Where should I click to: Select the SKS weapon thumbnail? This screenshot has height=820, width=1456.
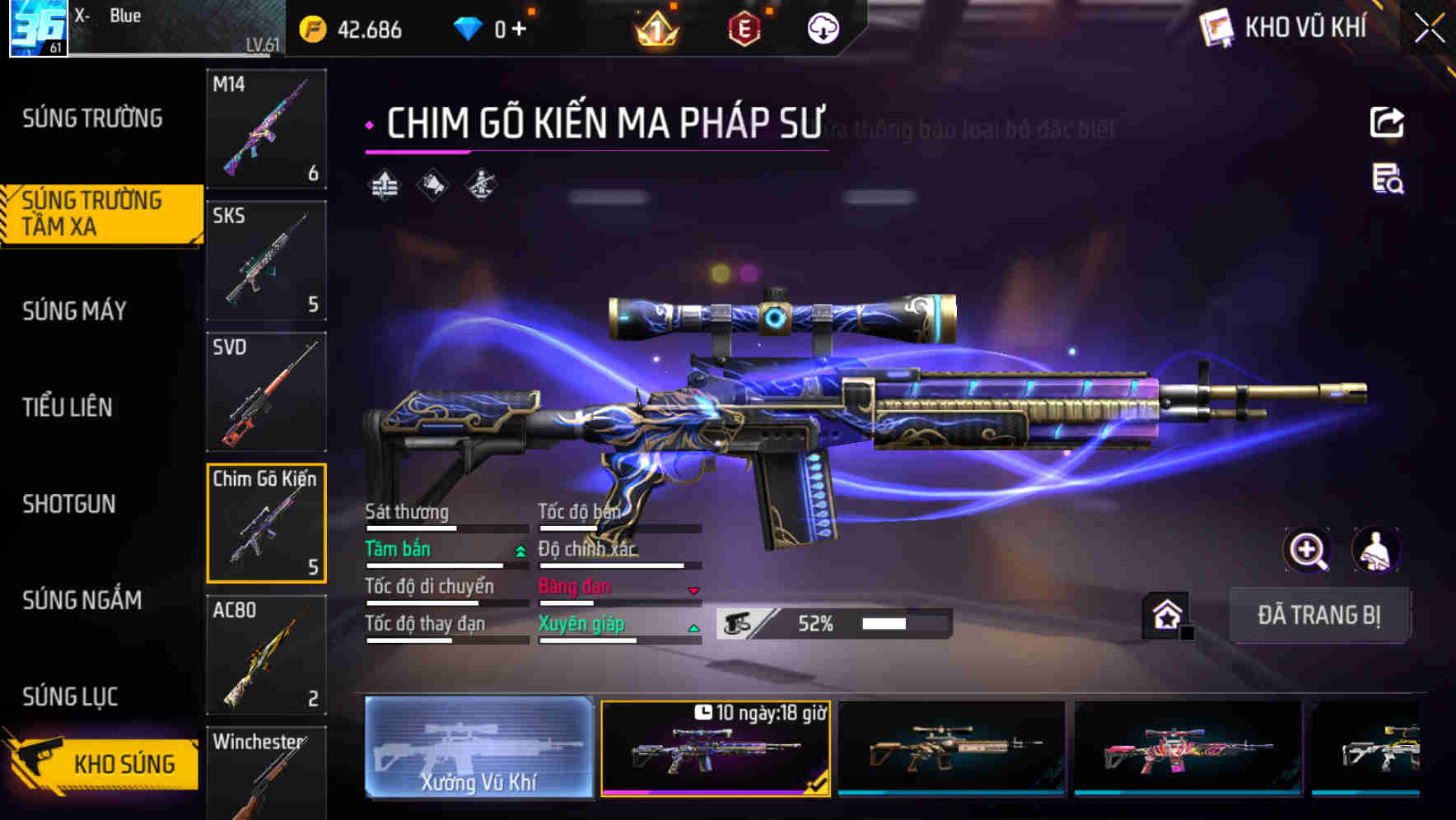[266, 259]
